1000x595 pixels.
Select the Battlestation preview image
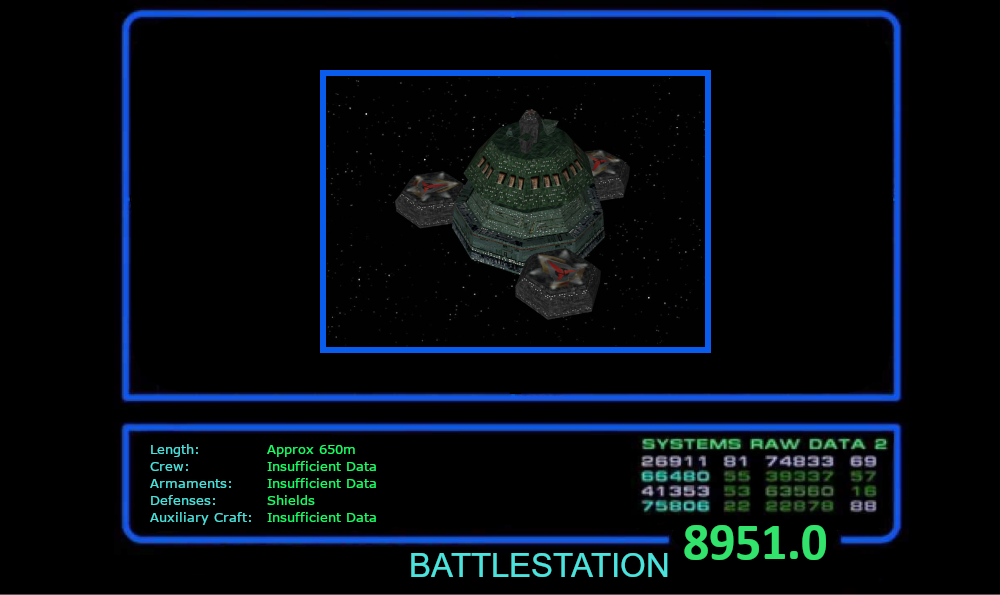pos(515,211)
